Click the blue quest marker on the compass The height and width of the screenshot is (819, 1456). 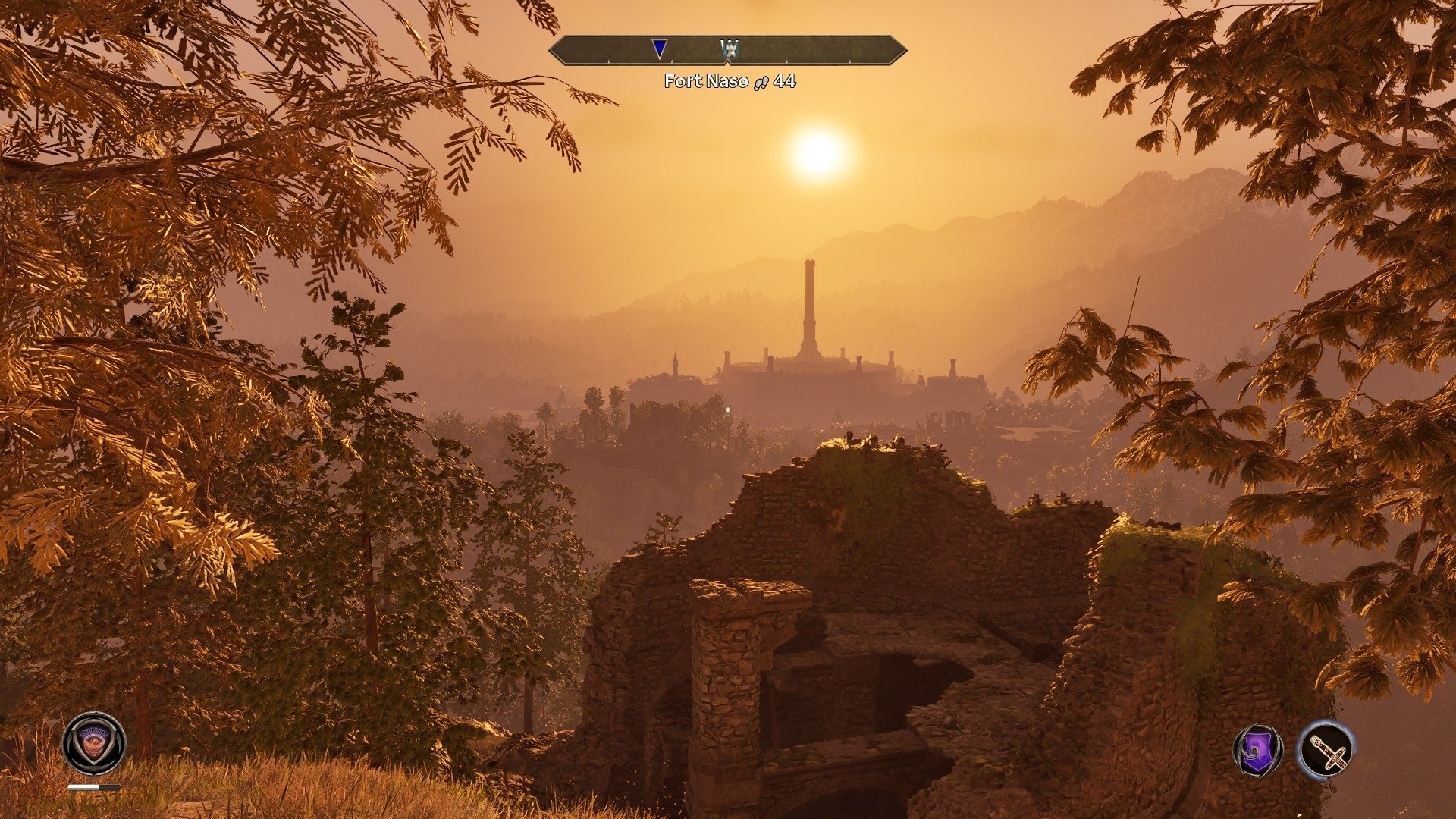660,49
